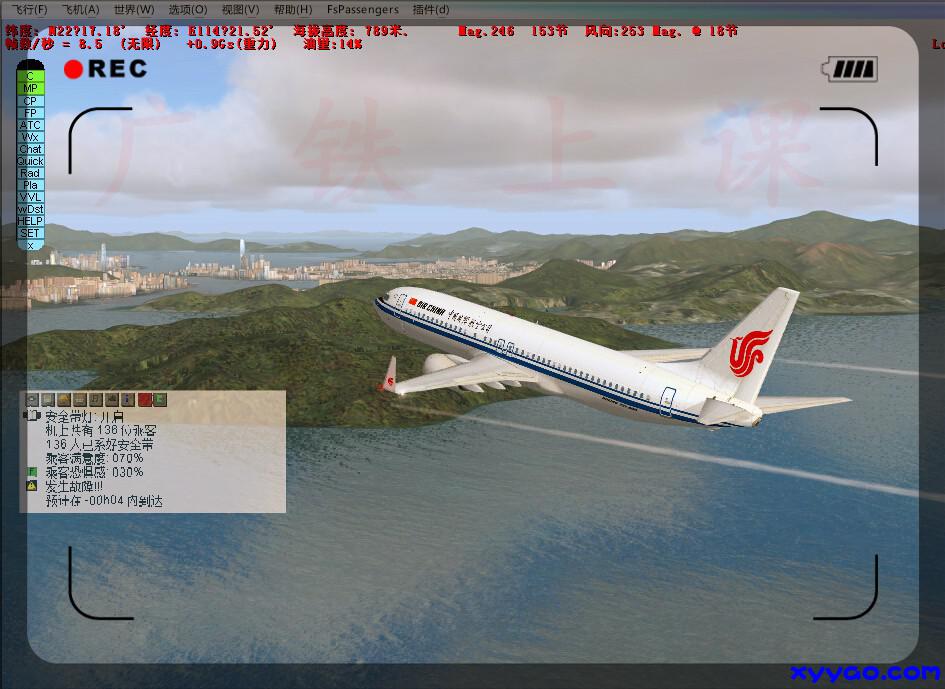
Task: Open the Chat button
Action: pos(30,149)
